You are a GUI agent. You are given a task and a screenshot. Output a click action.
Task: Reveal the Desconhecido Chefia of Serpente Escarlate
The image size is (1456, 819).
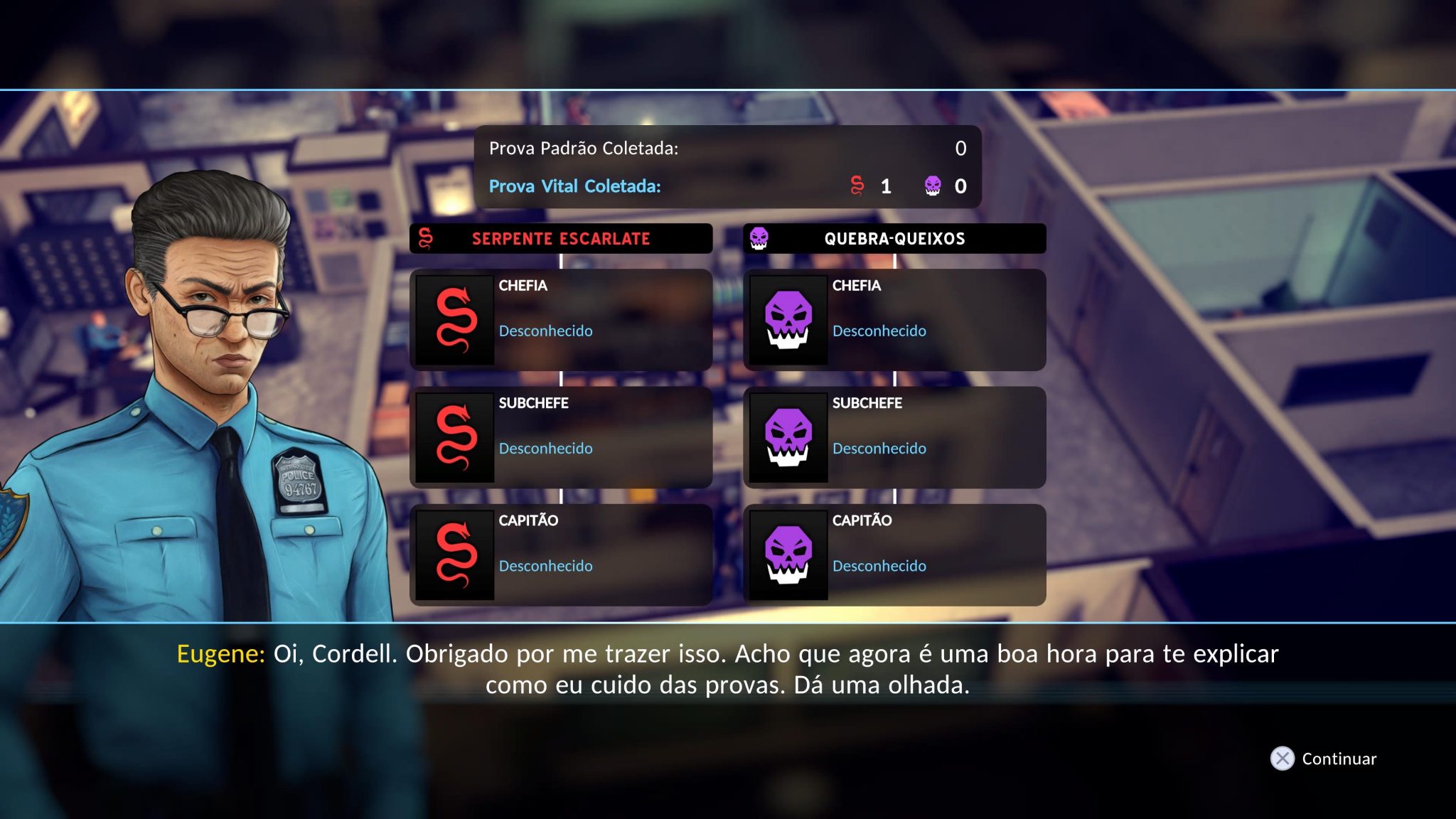click(545, 331)
